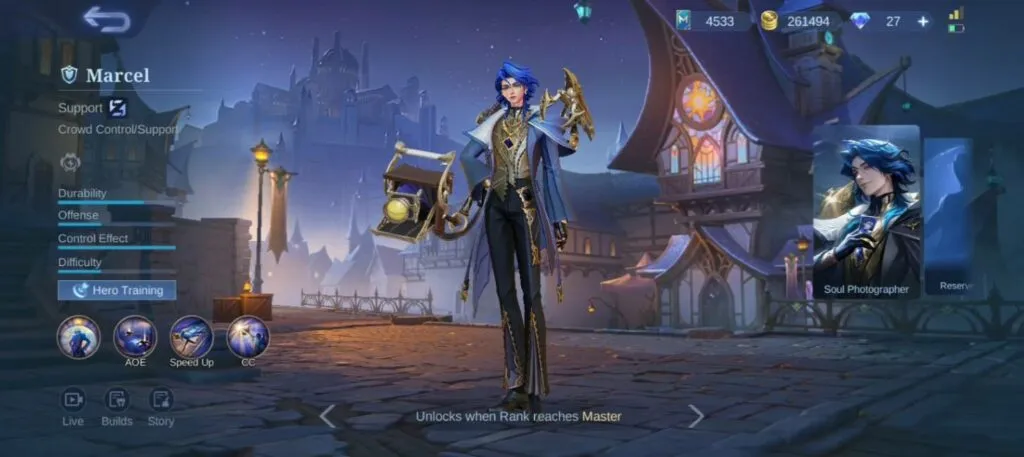Viewport: 1024px width, 457px height.
Task: Click the Support role icon
Action: click(x=117, y=108)
